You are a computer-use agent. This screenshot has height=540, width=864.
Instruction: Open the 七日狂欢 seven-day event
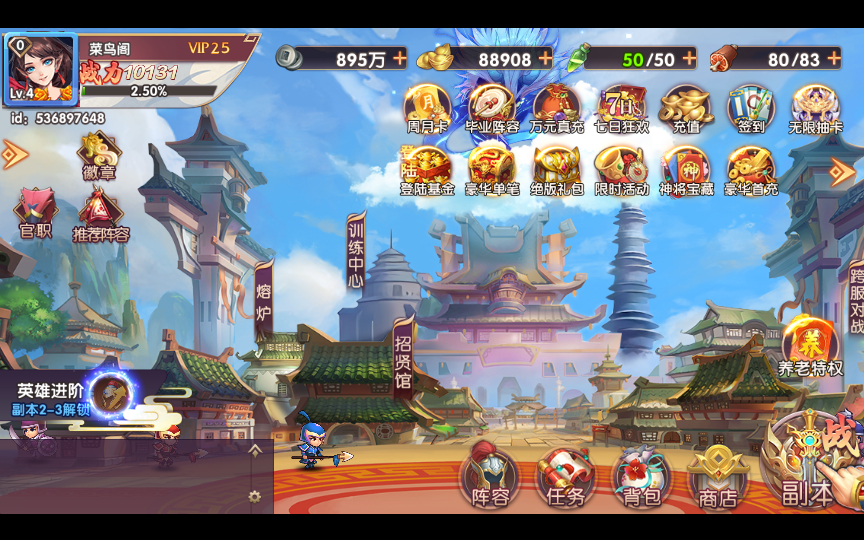[622, 108]
